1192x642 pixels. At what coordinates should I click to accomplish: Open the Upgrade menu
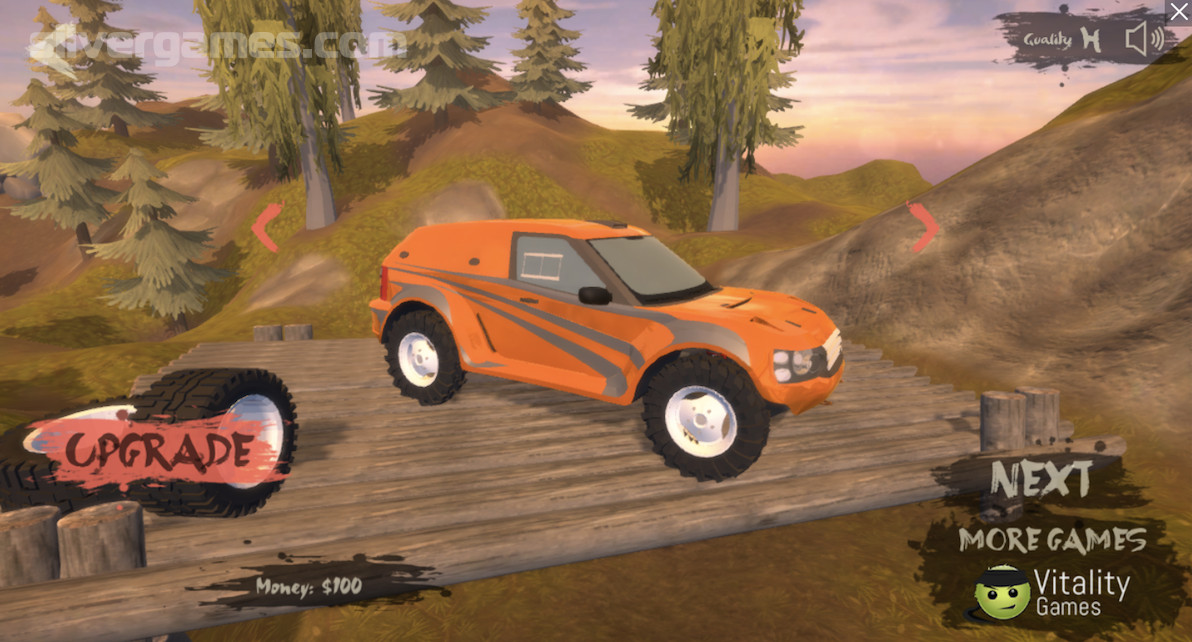(x=155, y=449)
